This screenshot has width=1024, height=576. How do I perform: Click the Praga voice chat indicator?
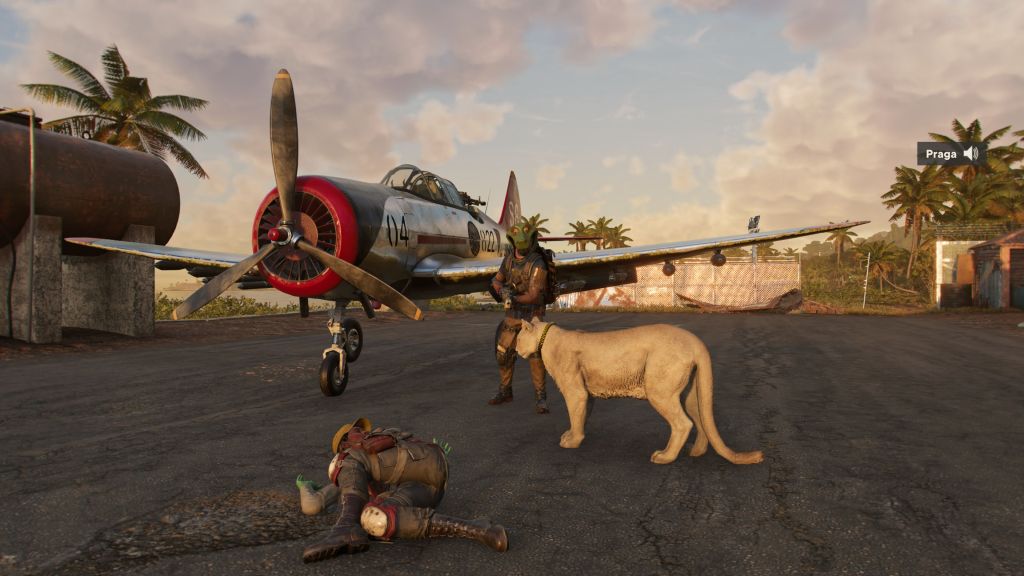951,154
